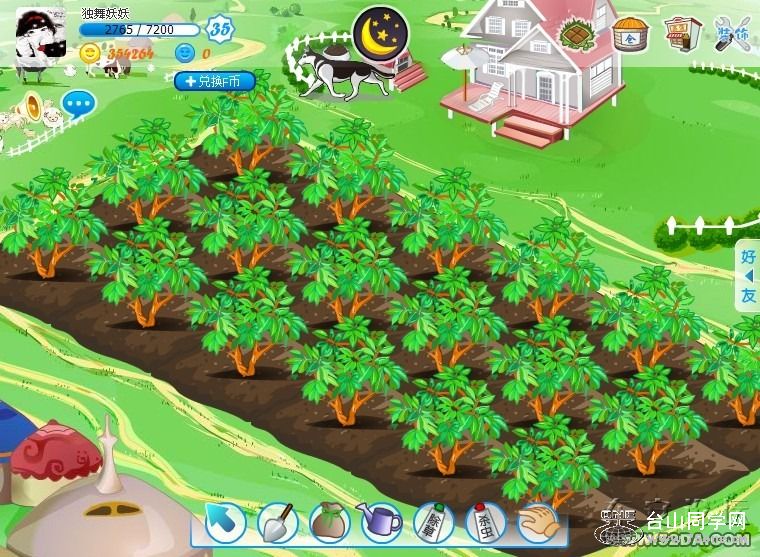Click the 兑换F币 exchange button
The image size is (760, 557).
(214, 81)
